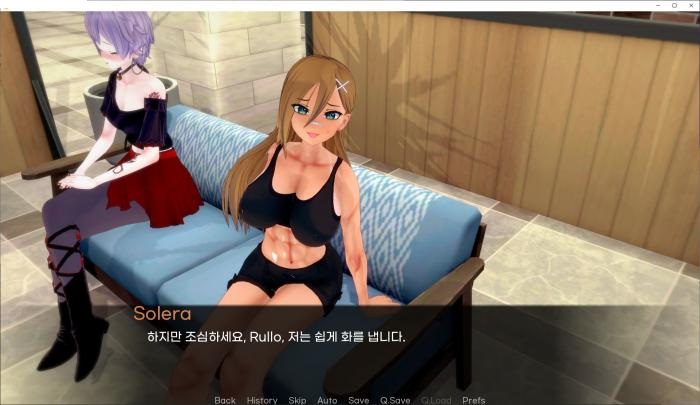Go back to the previous dialogue line

coord(225,400)
